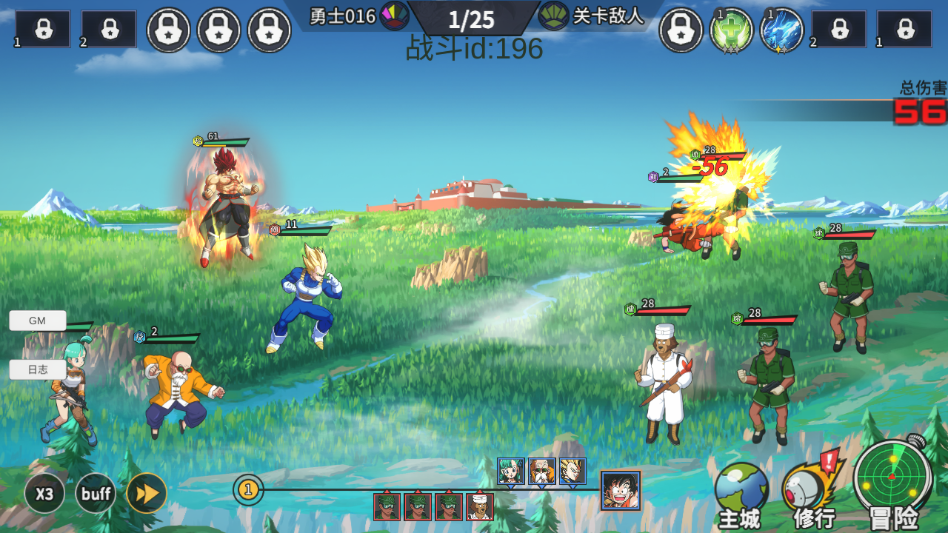Go to 主城 main city

click(x=740, y=495)
